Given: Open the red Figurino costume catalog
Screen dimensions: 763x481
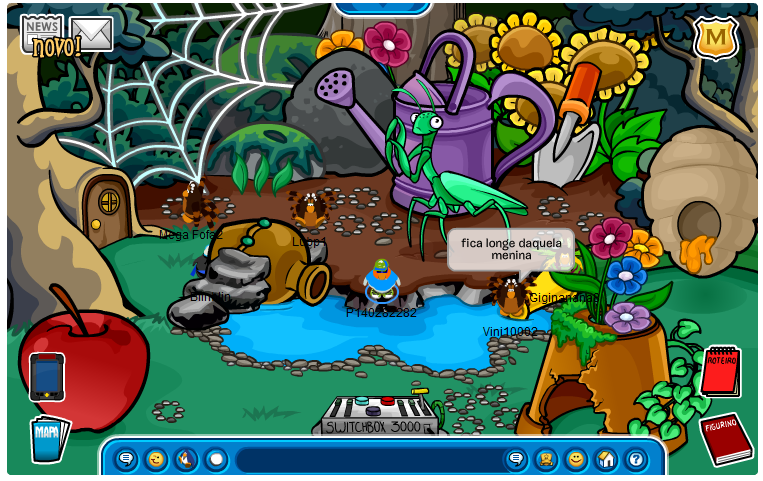Looking at the screenshot, I should [726, 437].
